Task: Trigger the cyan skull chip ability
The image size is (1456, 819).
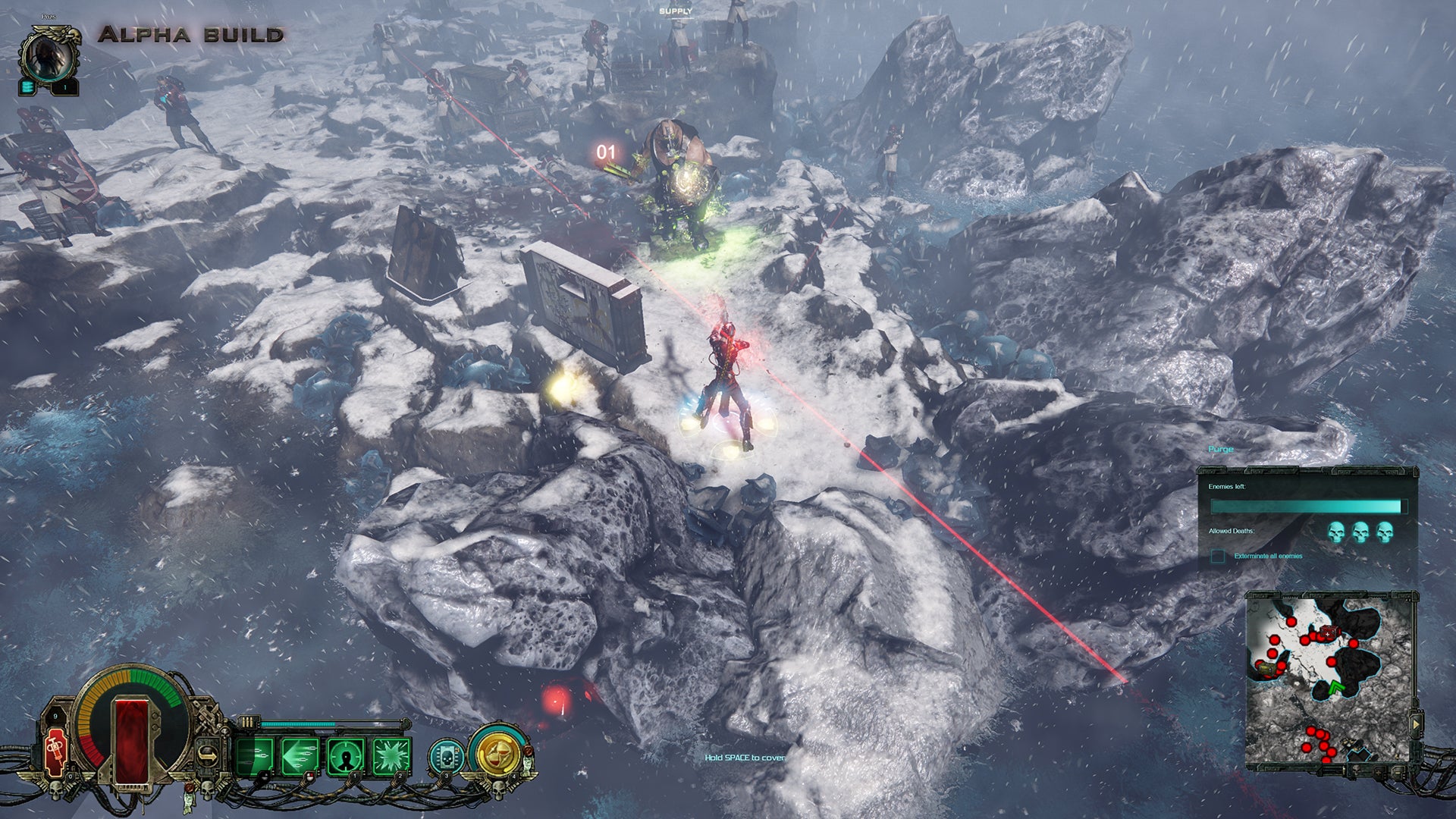Action: 446,756
